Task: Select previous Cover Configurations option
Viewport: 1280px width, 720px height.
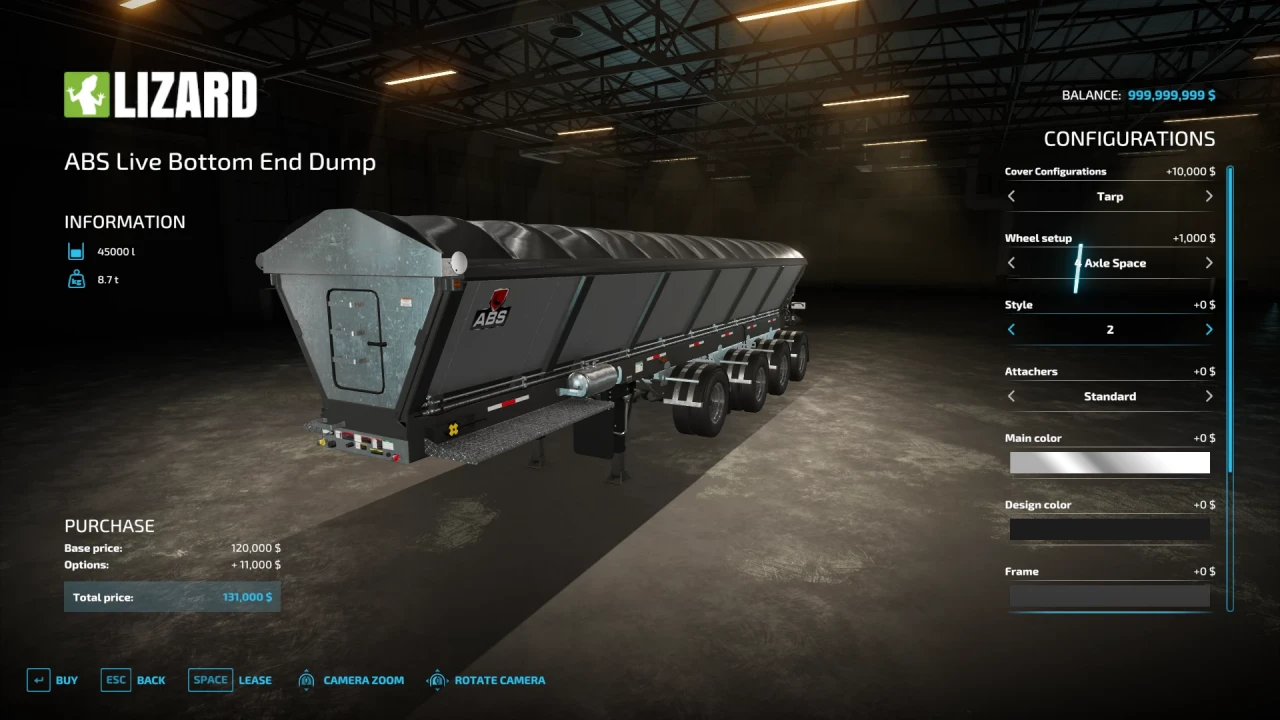Action: pos(1011,197)
